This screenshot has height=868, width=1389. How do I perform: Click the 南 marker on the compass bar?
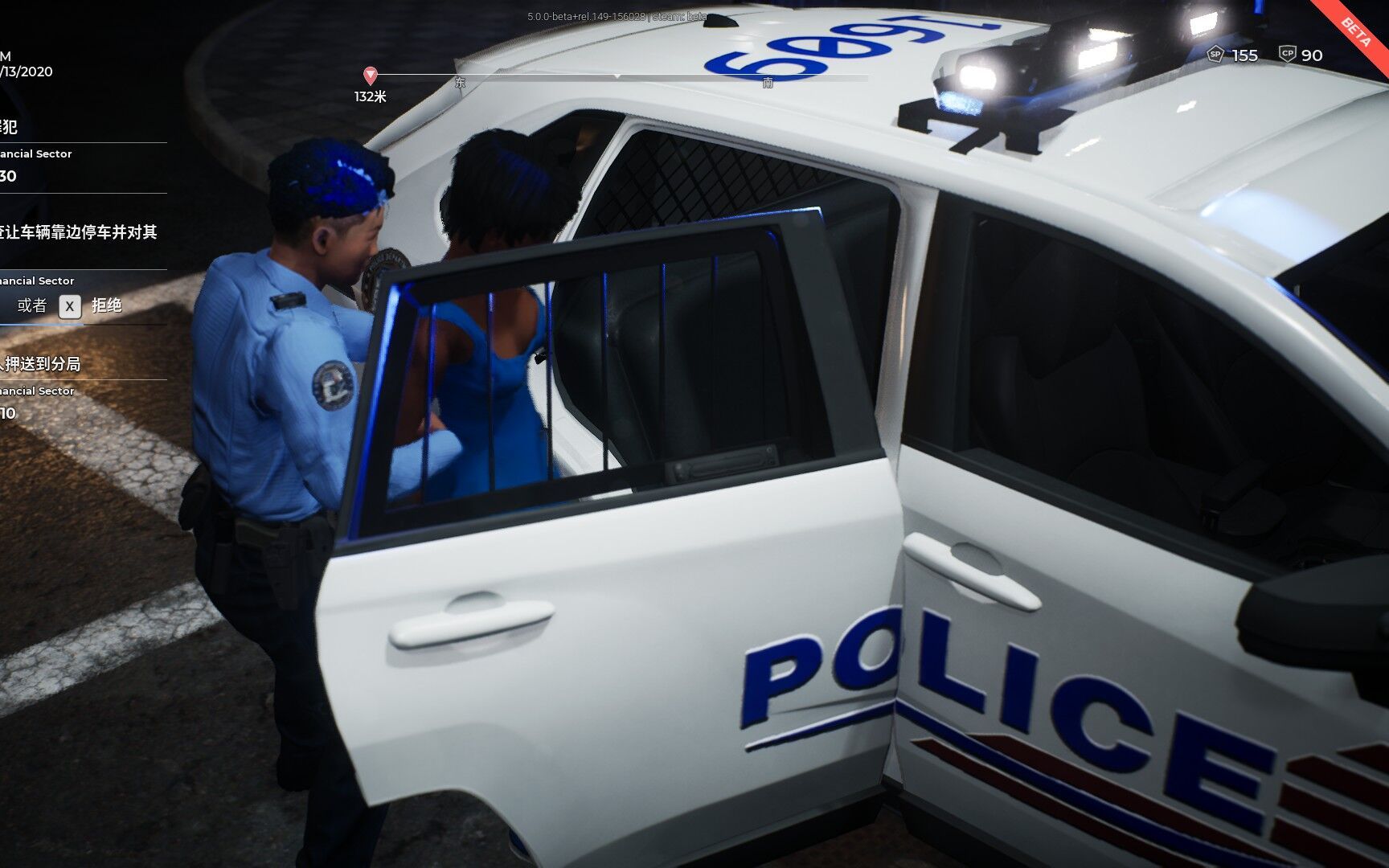click(768, 83)
